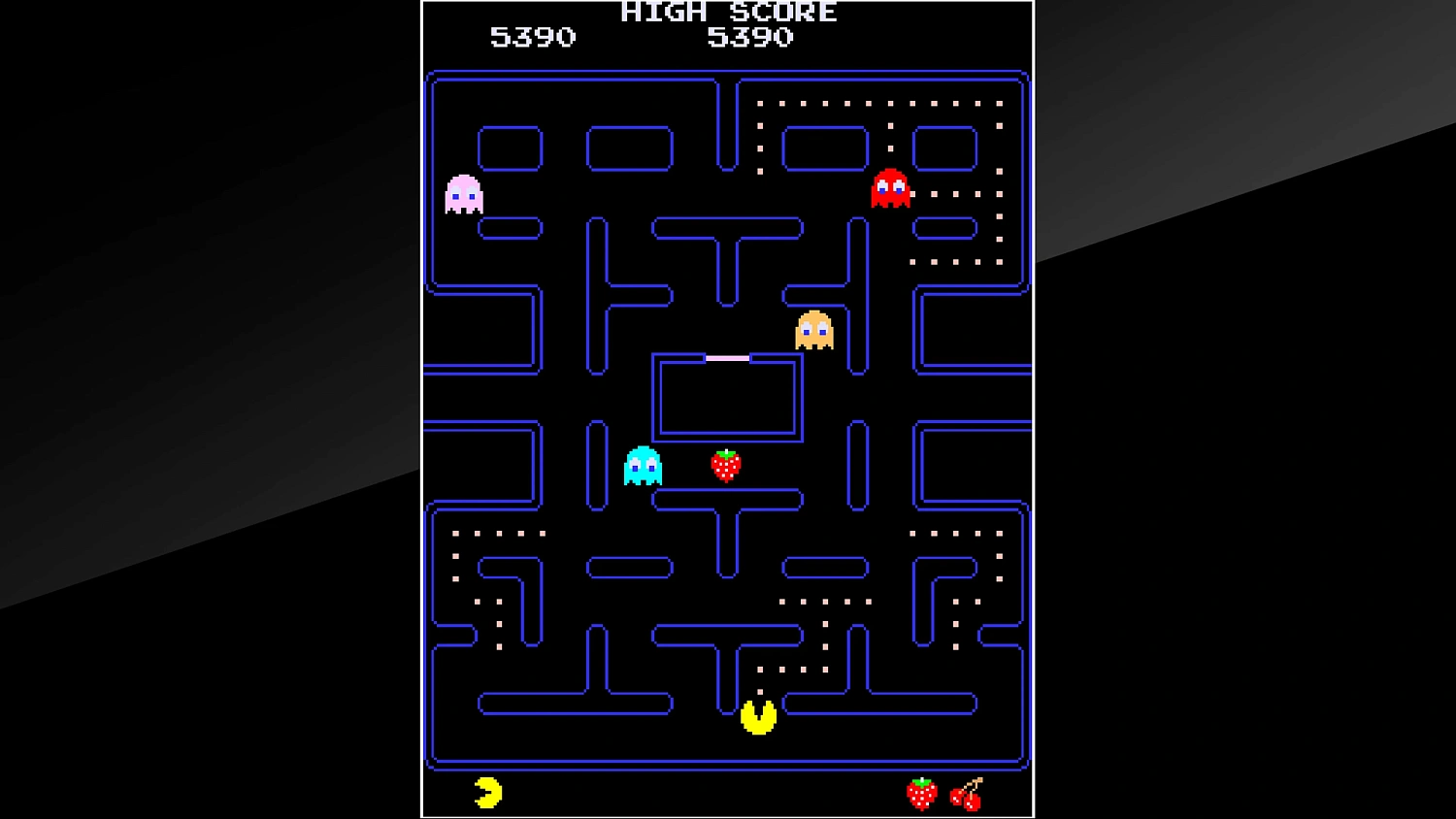Click the pink ghost Pinky in the maze

tap(463, 194)
